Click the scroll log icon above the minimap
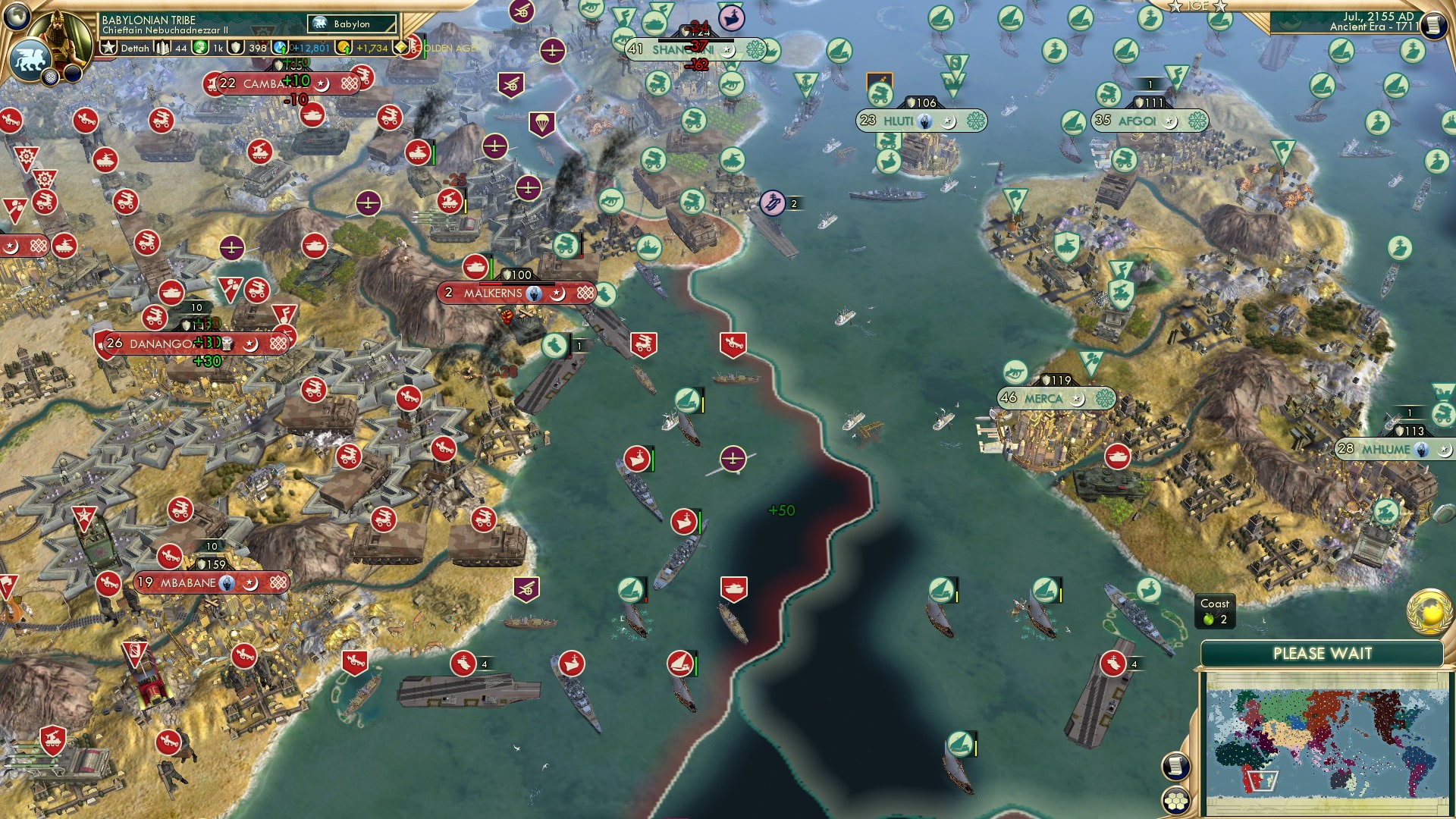This screenshot has height=819, width=1456. [x=1176, y=765]
